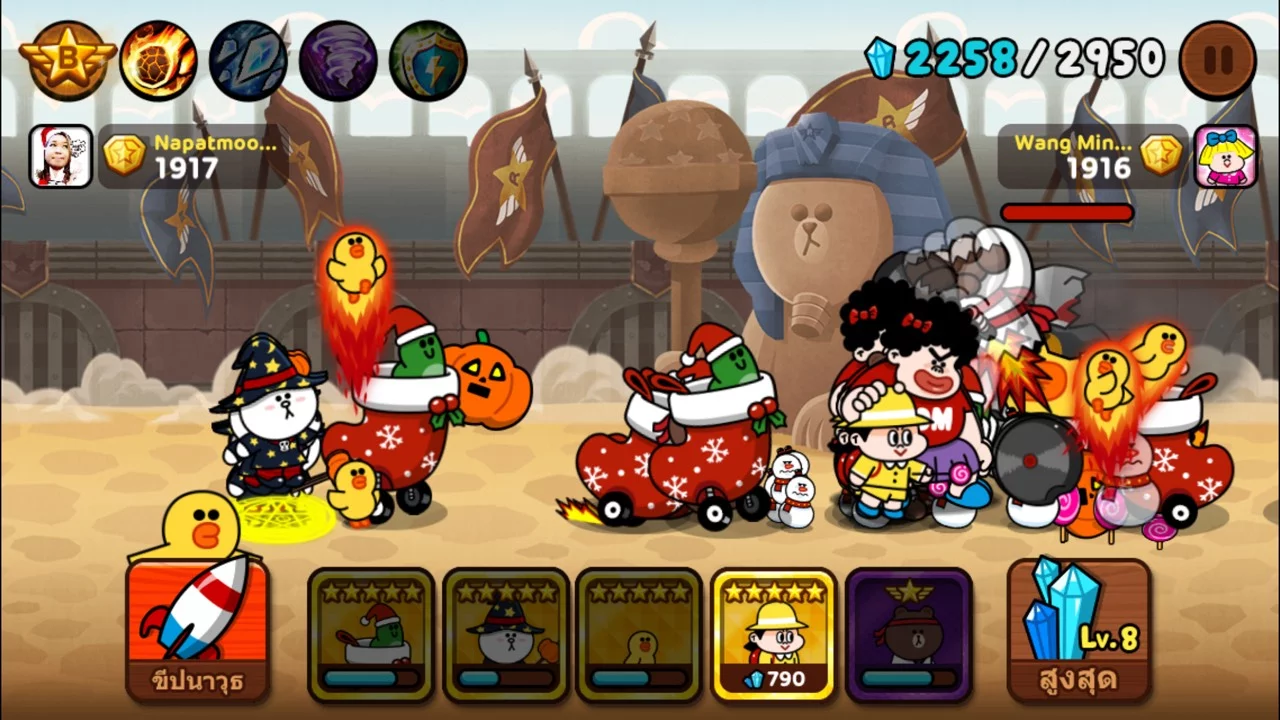
Task: Deploy the Santa hat boot unit card
Action: click(371, 633)
